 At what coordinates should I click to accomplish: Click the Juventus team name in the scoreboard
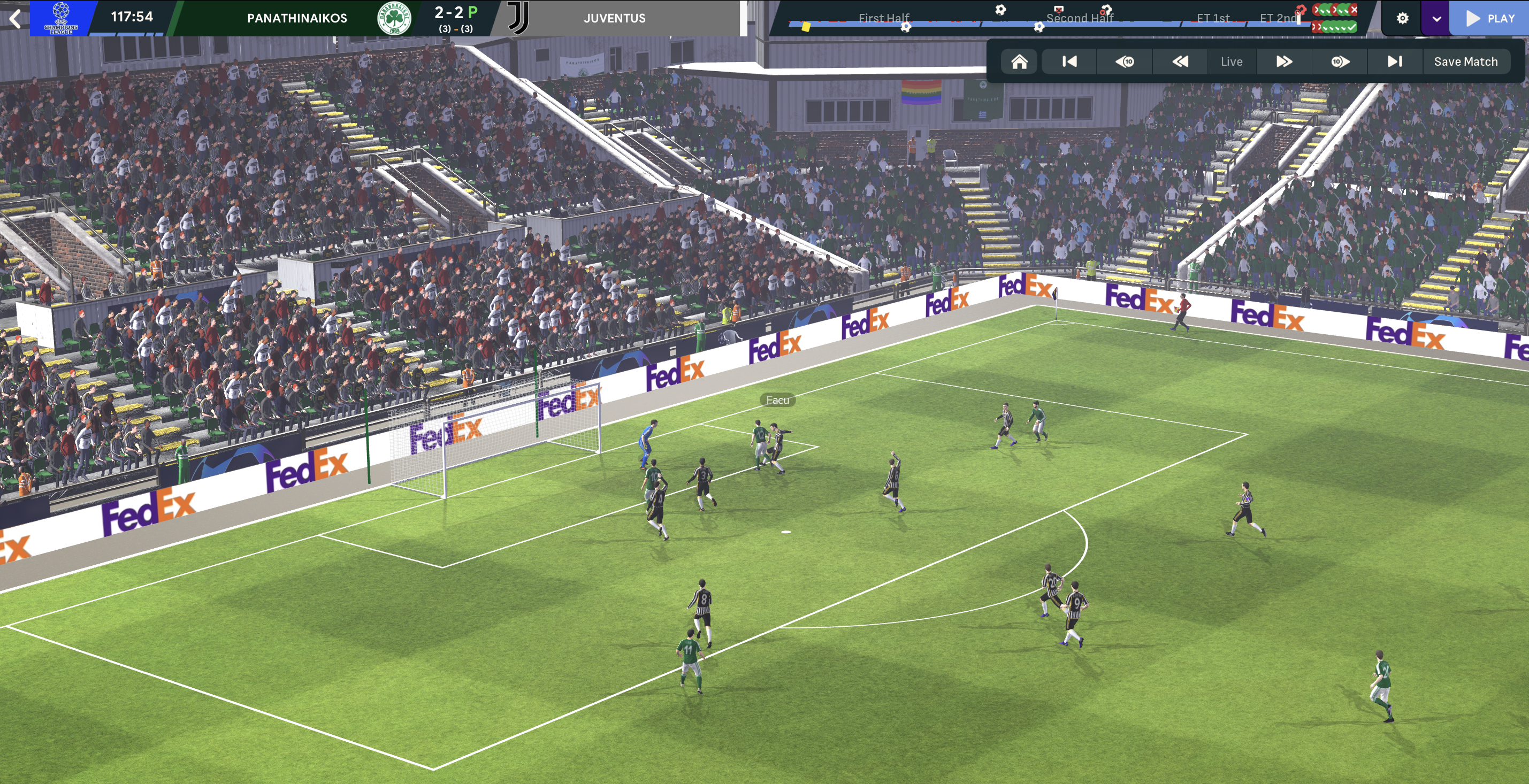(614, 18)
